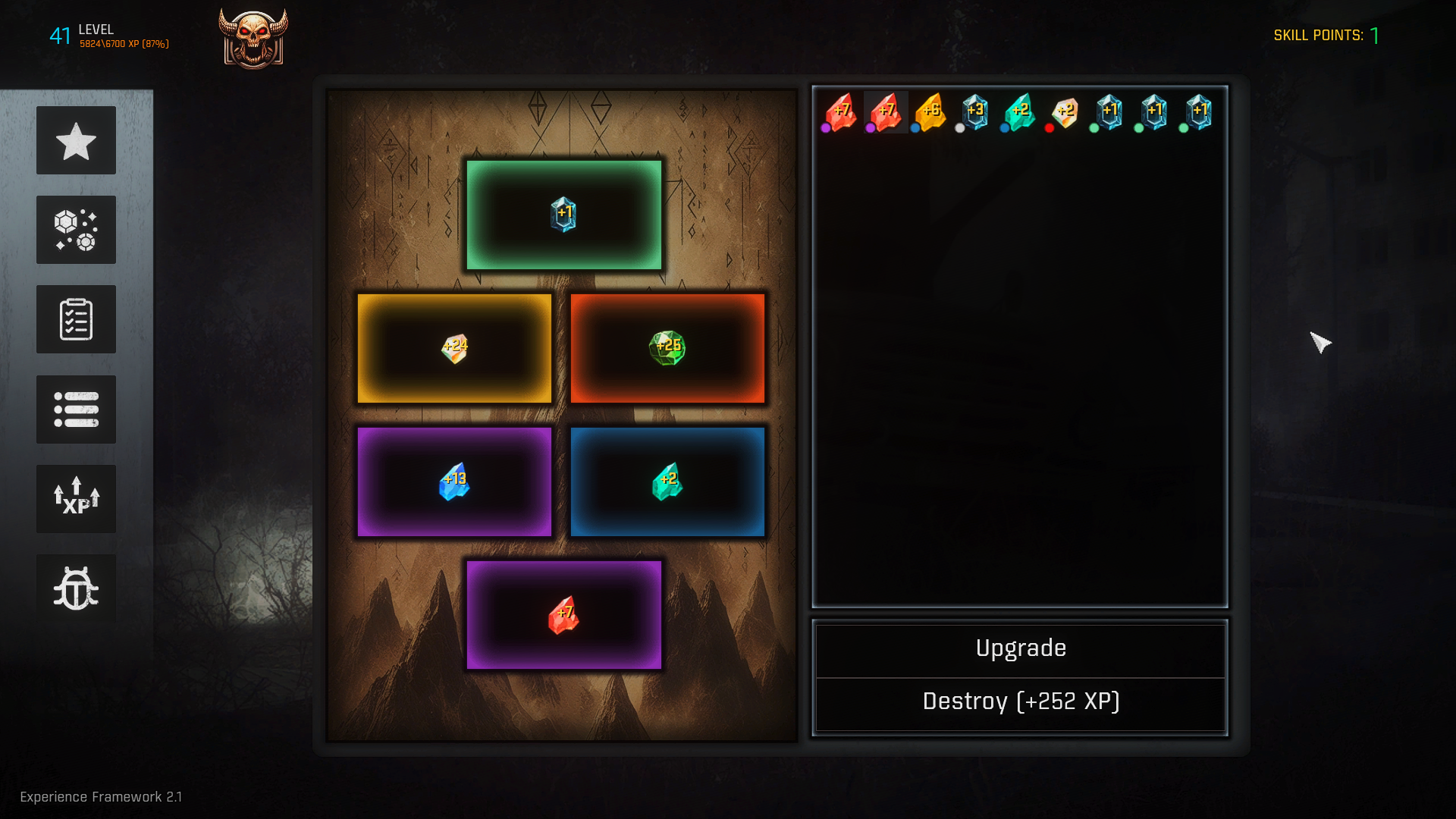Select the green-glow slot with +1 gem
This screenshot has width=1456, height=819.
click(x=563, y=215)
